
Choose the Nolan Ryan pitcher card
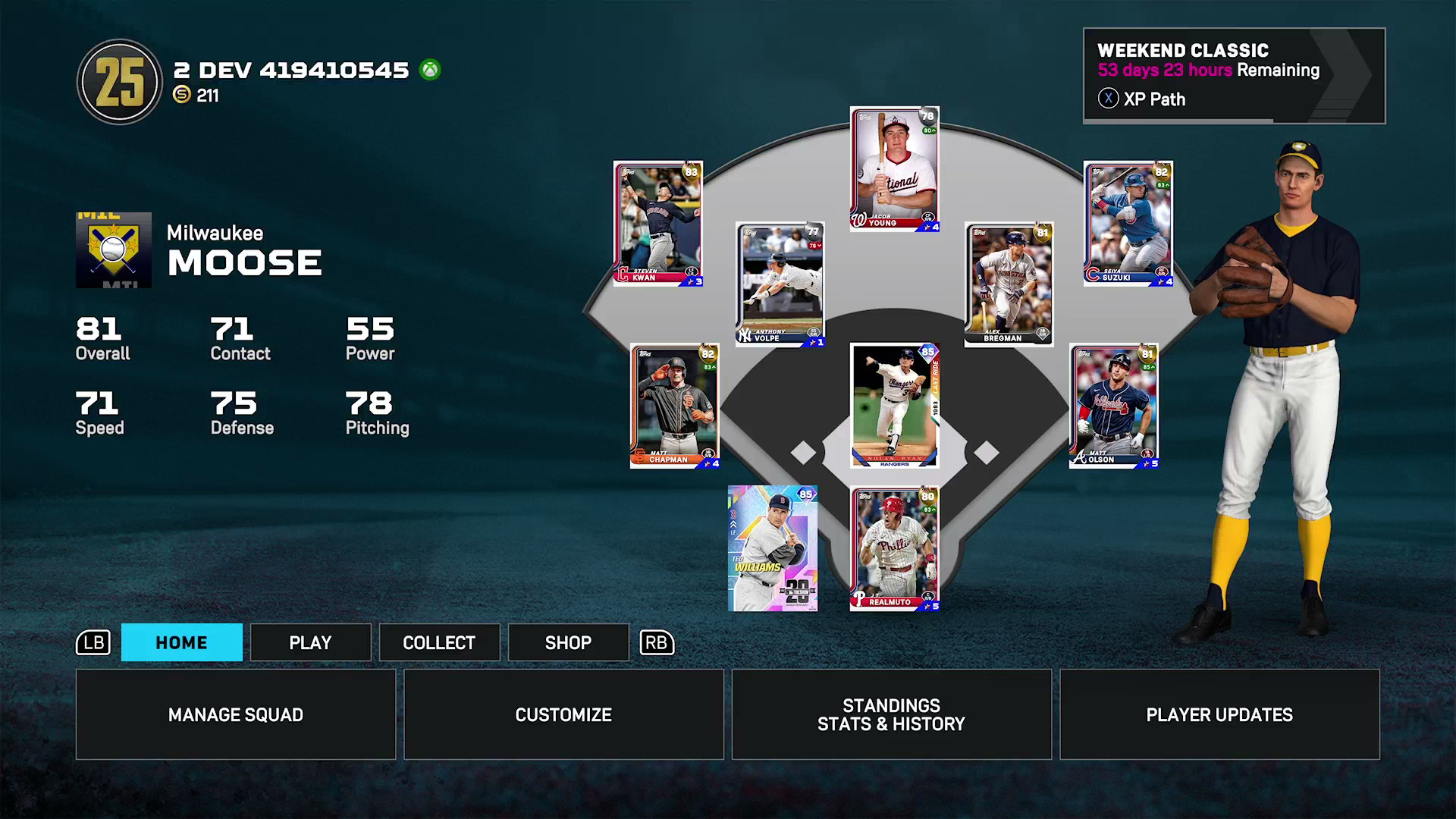click(895, 406)
